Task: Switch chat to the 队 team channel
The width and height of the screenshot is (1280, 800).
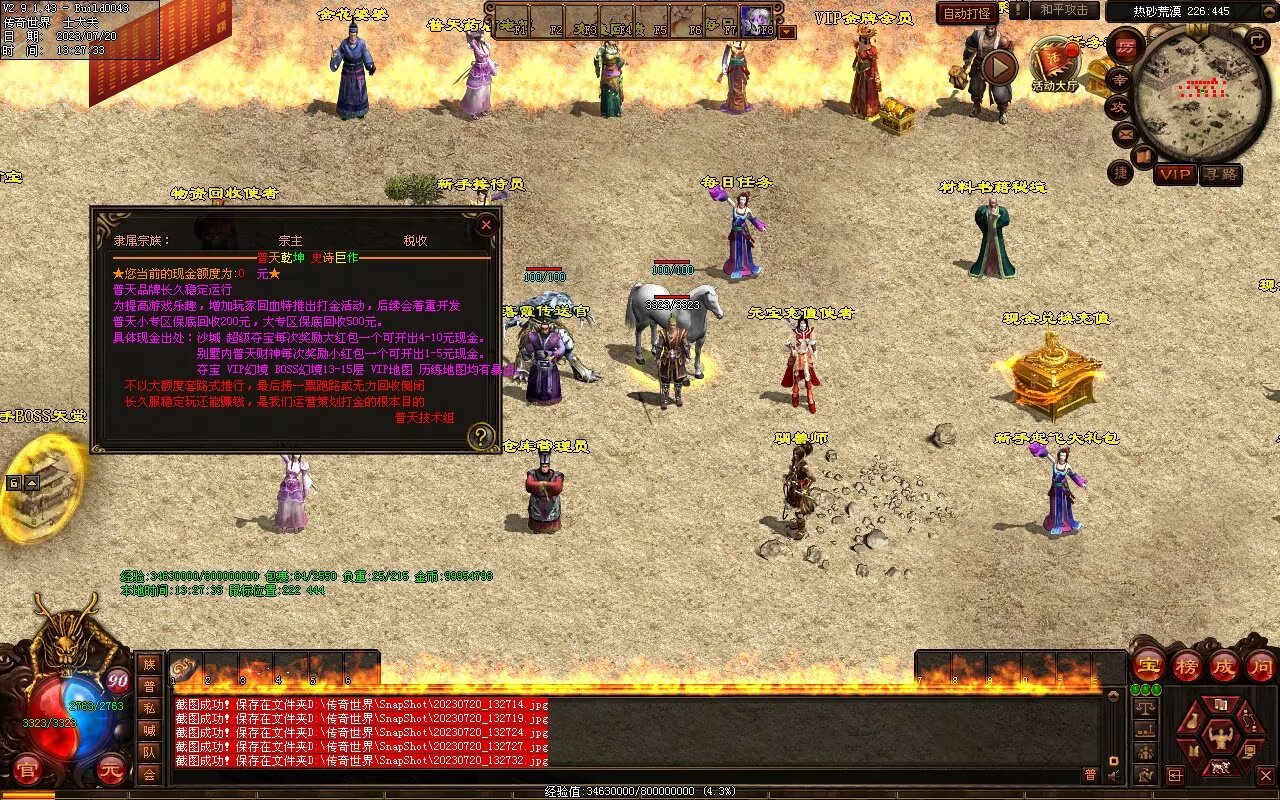Action: tap(148, 752)
